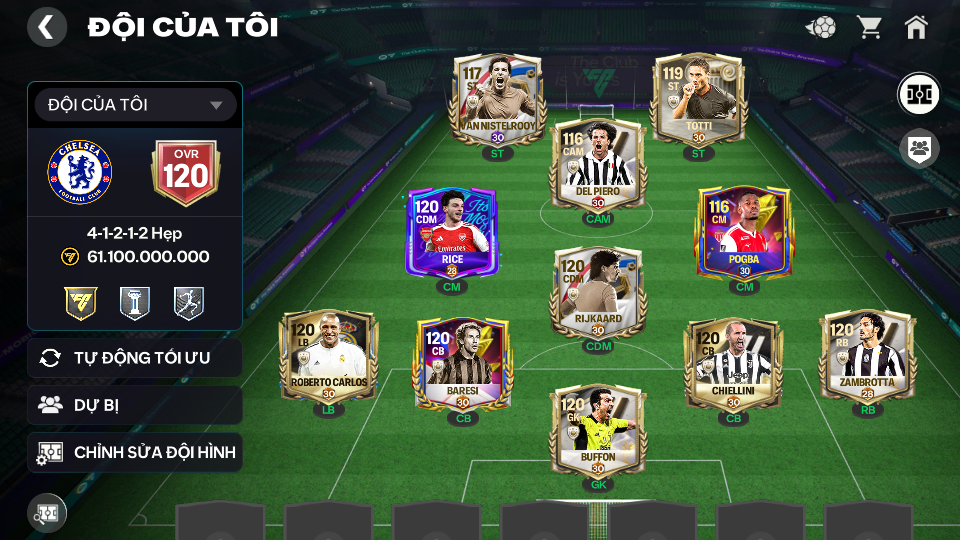Choose the Chiellini centre-back card
This screenshot has width=960, height=540.
(x=733, y=365)
